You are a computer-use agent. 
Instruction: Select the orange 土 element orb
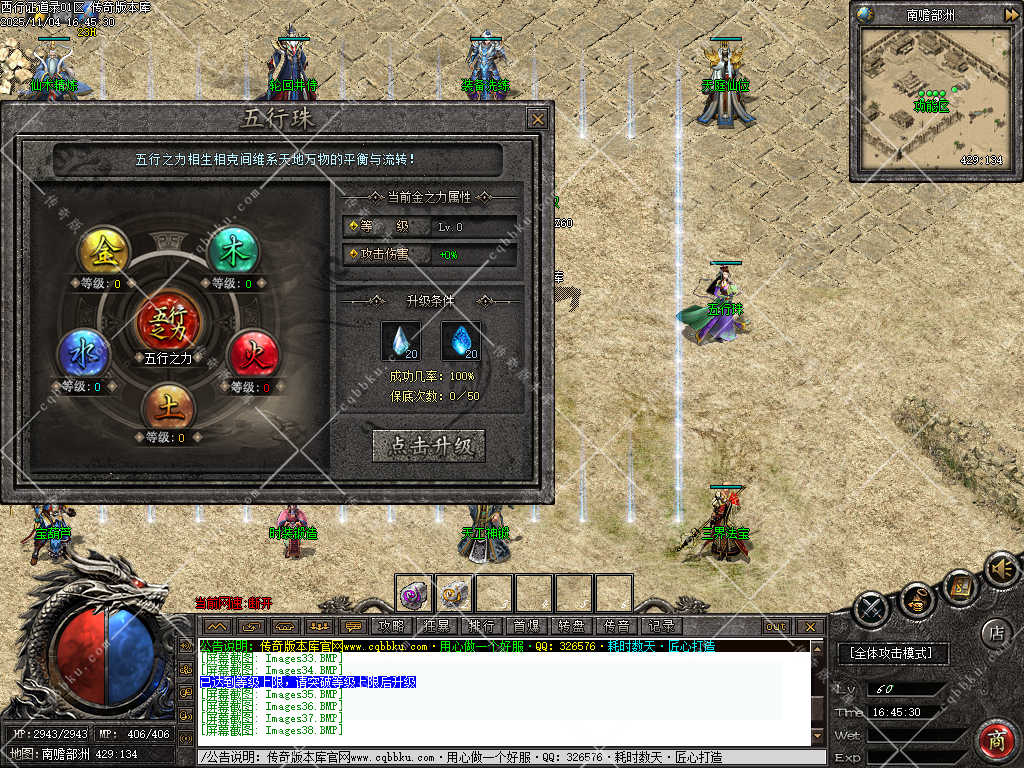[167, 406]
